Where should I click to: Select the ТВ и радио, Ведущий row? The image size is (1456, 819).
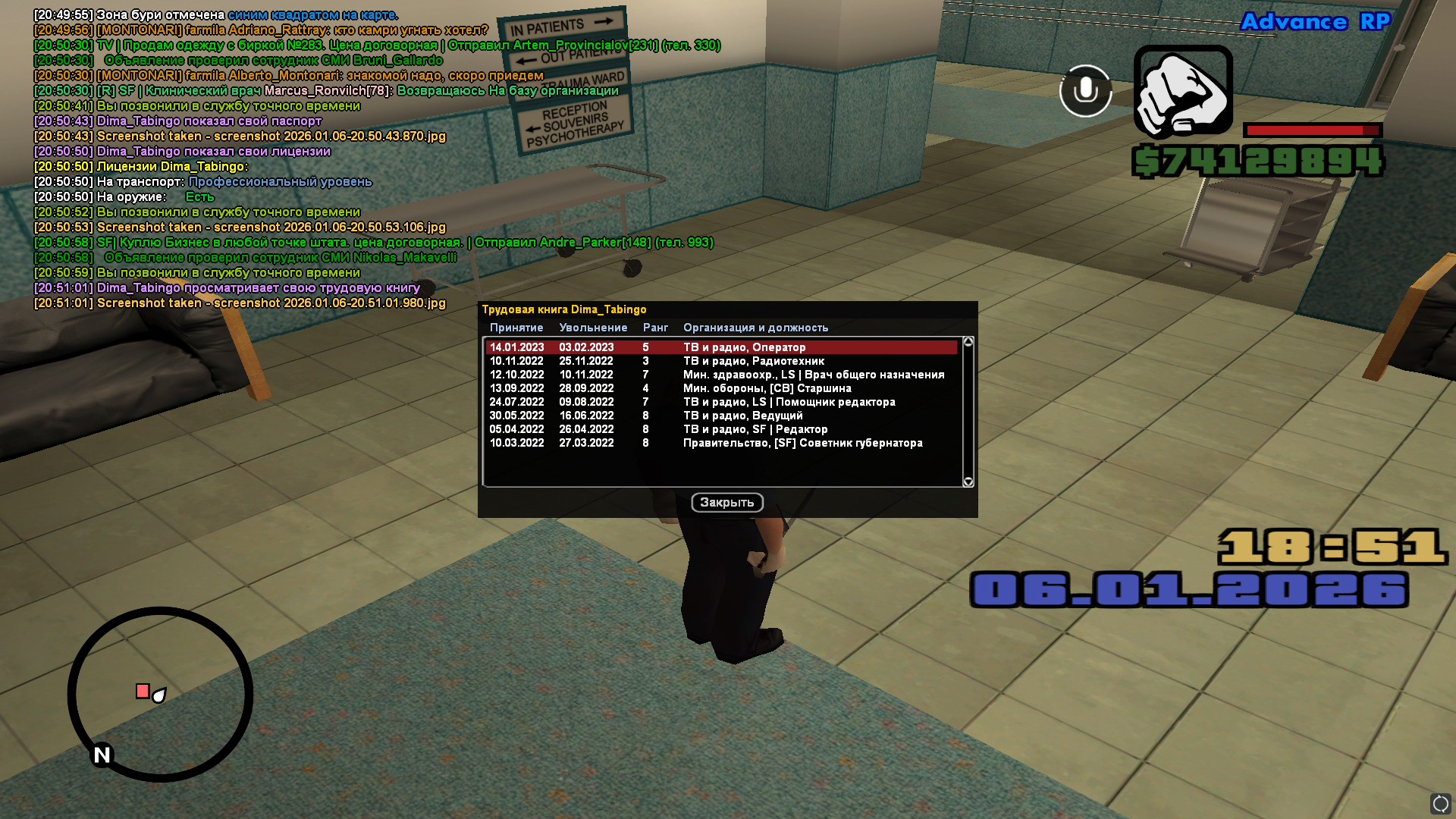720,416
